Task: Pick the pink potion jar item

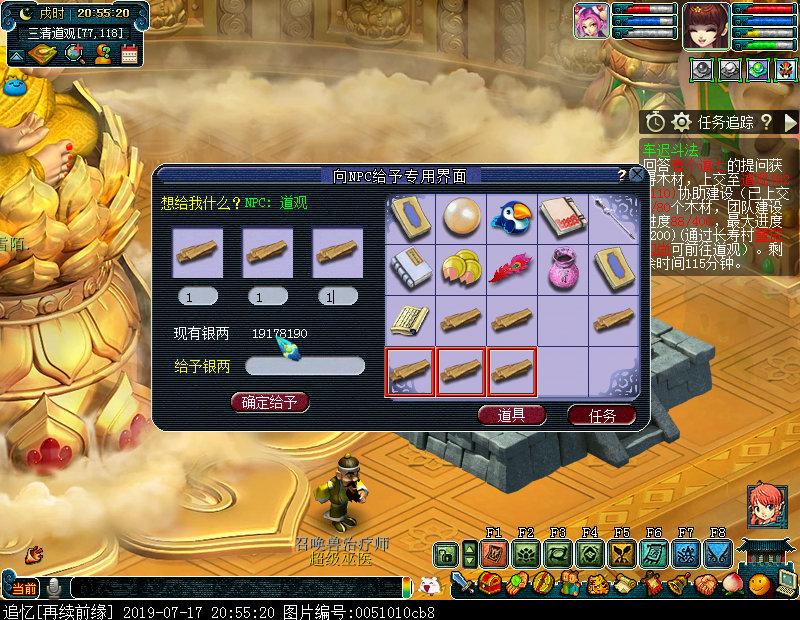Action: (563, 268)
